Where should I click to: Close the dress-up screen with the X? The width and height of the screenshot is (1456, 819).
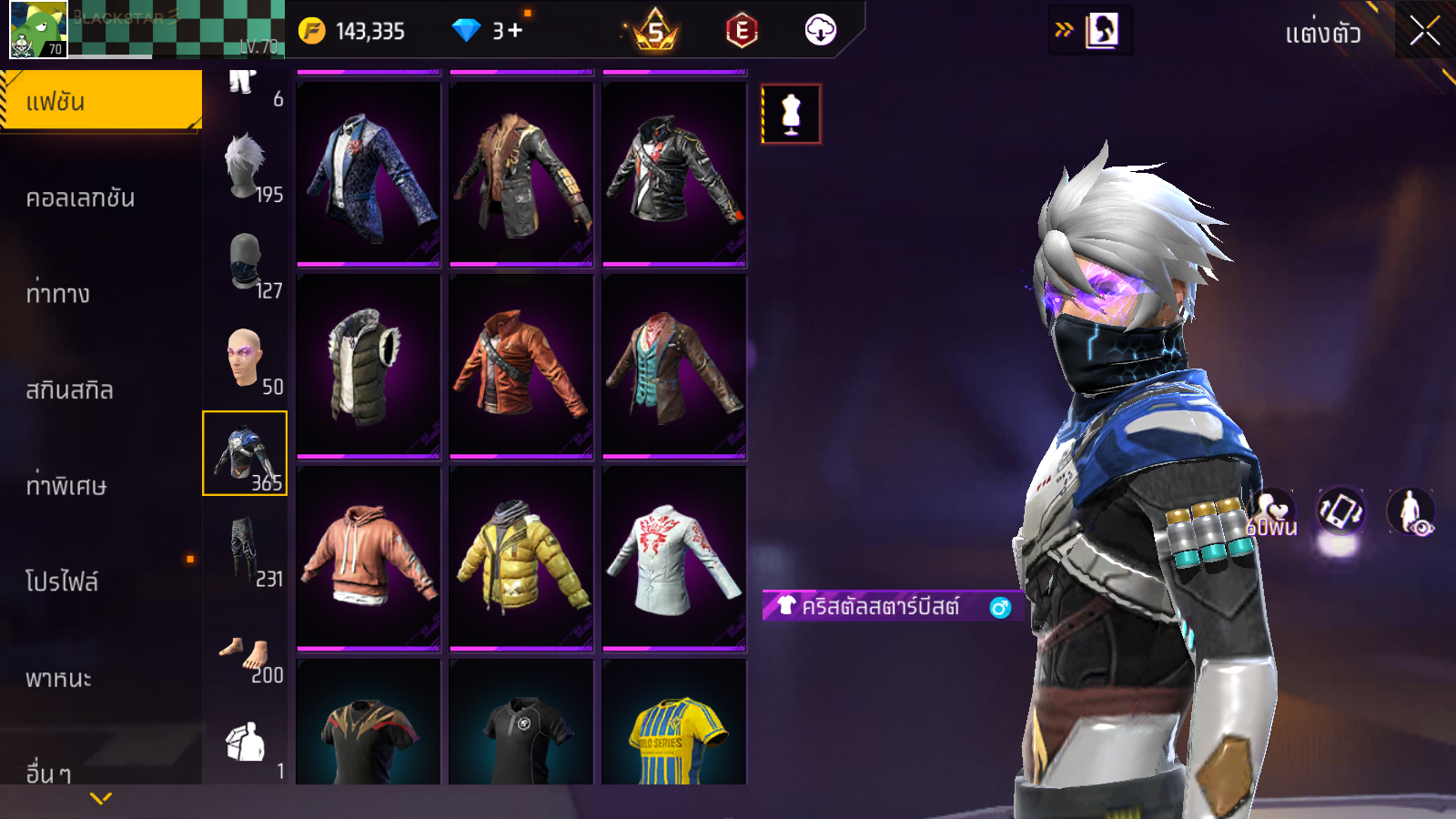[x=1424, y=32]
